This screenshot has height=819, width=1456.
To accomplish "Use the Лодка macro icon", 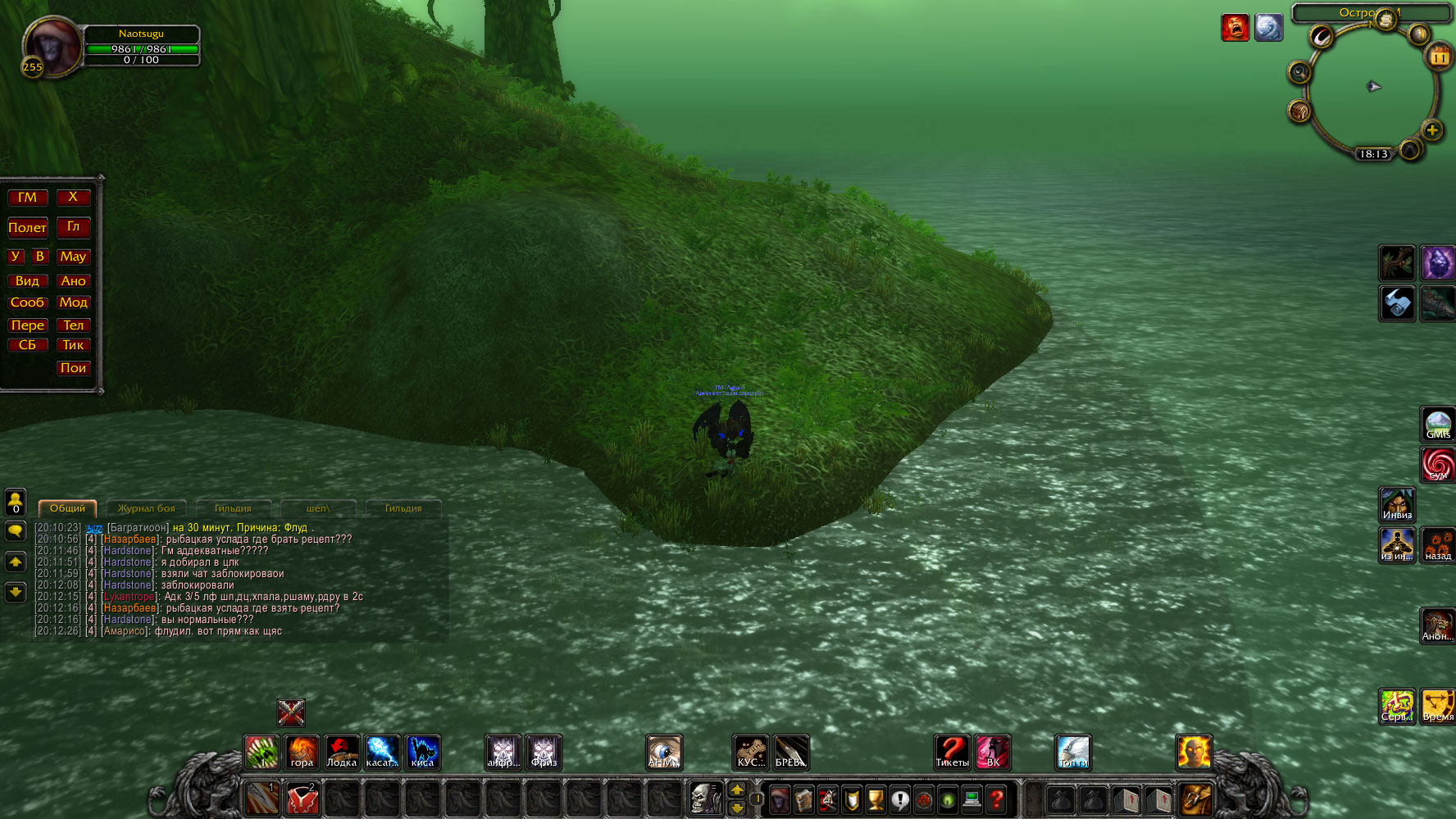I will 342,752.
